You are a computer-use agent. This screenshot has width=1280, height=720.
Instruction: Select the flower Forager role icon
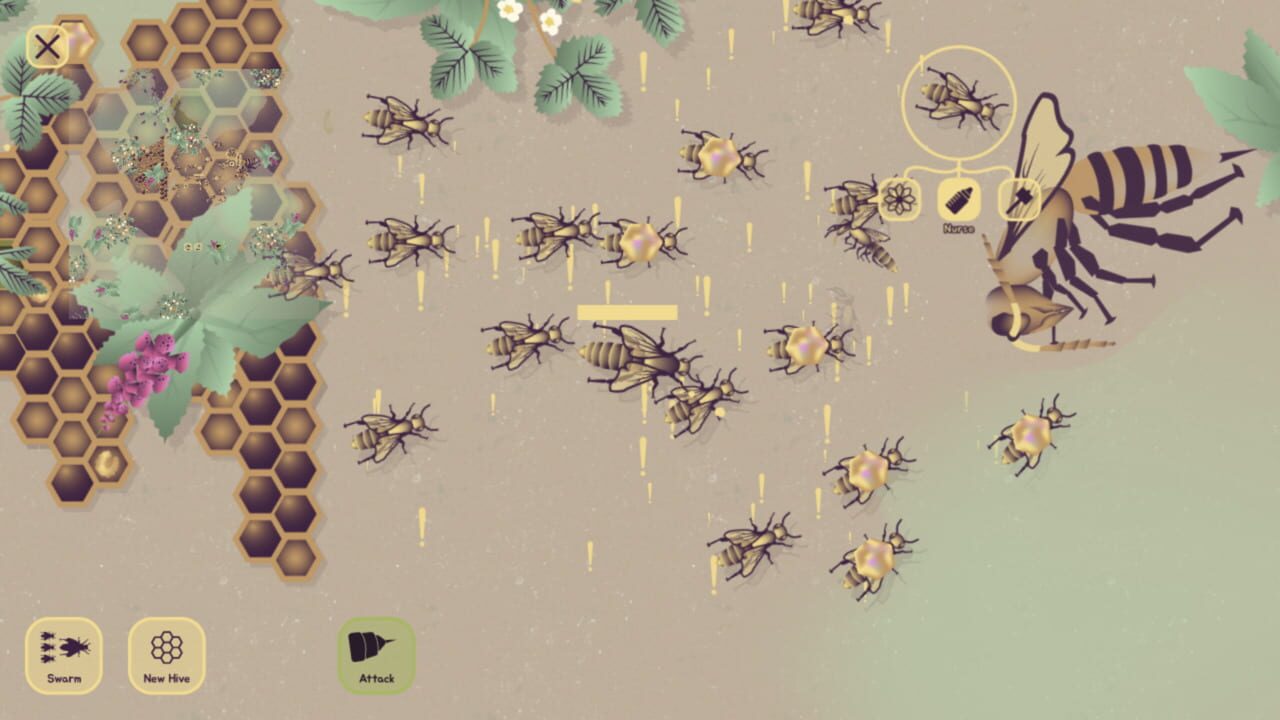tap(898, 197)
